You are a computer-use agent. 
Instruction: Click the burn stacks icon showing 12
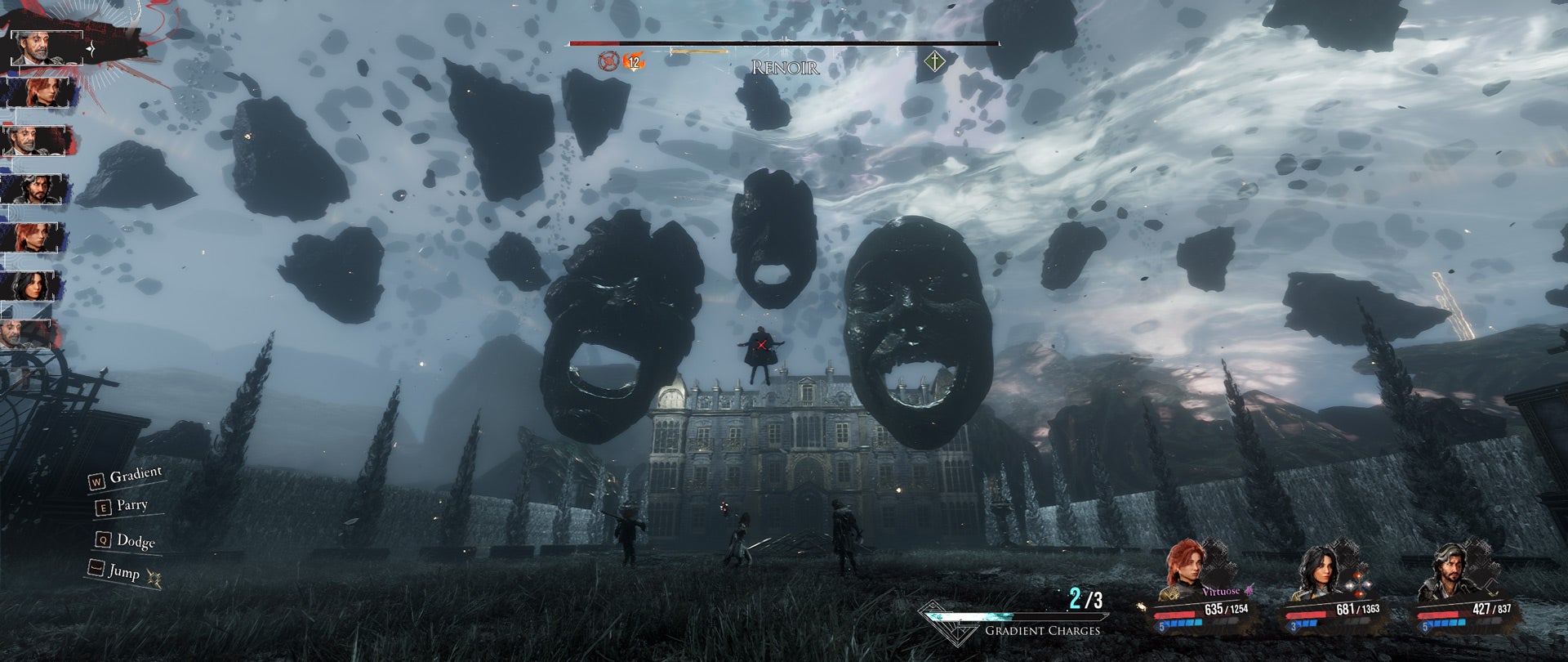[x=634, y=61]
